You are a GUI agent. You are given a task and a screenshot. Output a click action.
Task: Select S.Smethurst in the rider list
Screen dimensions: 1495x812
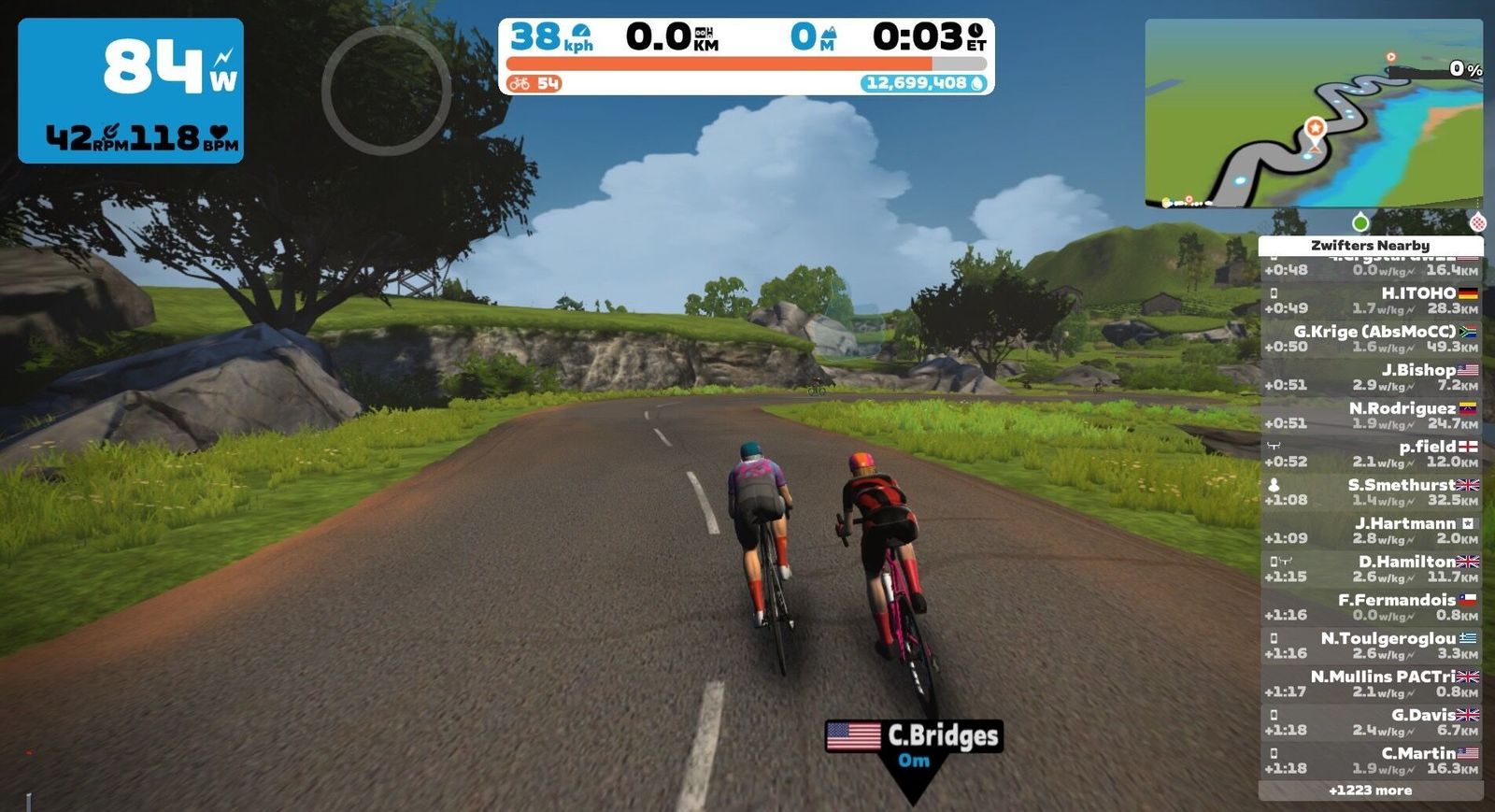point(1371,491)
